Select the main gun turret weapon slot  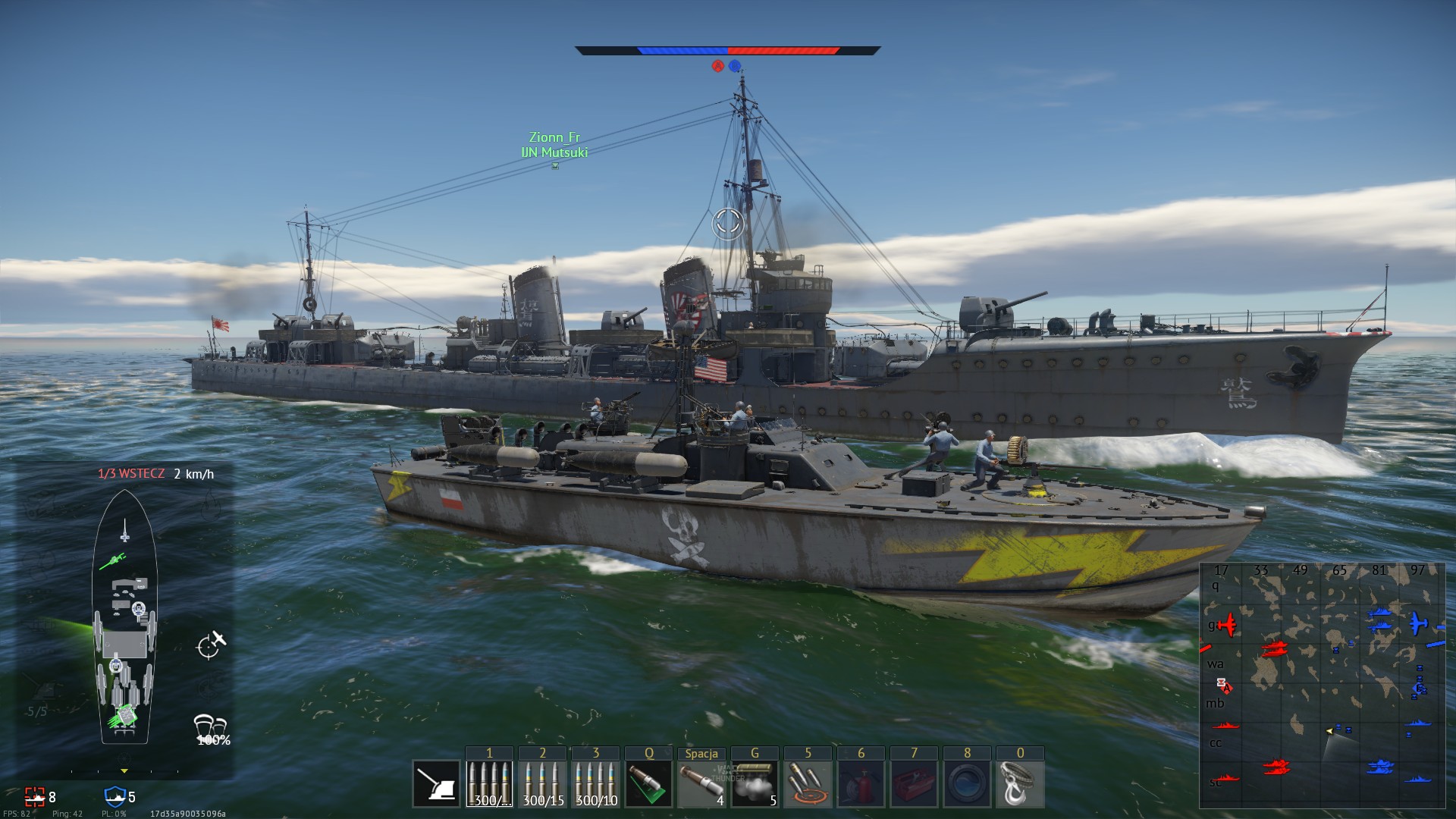(437, 784)
